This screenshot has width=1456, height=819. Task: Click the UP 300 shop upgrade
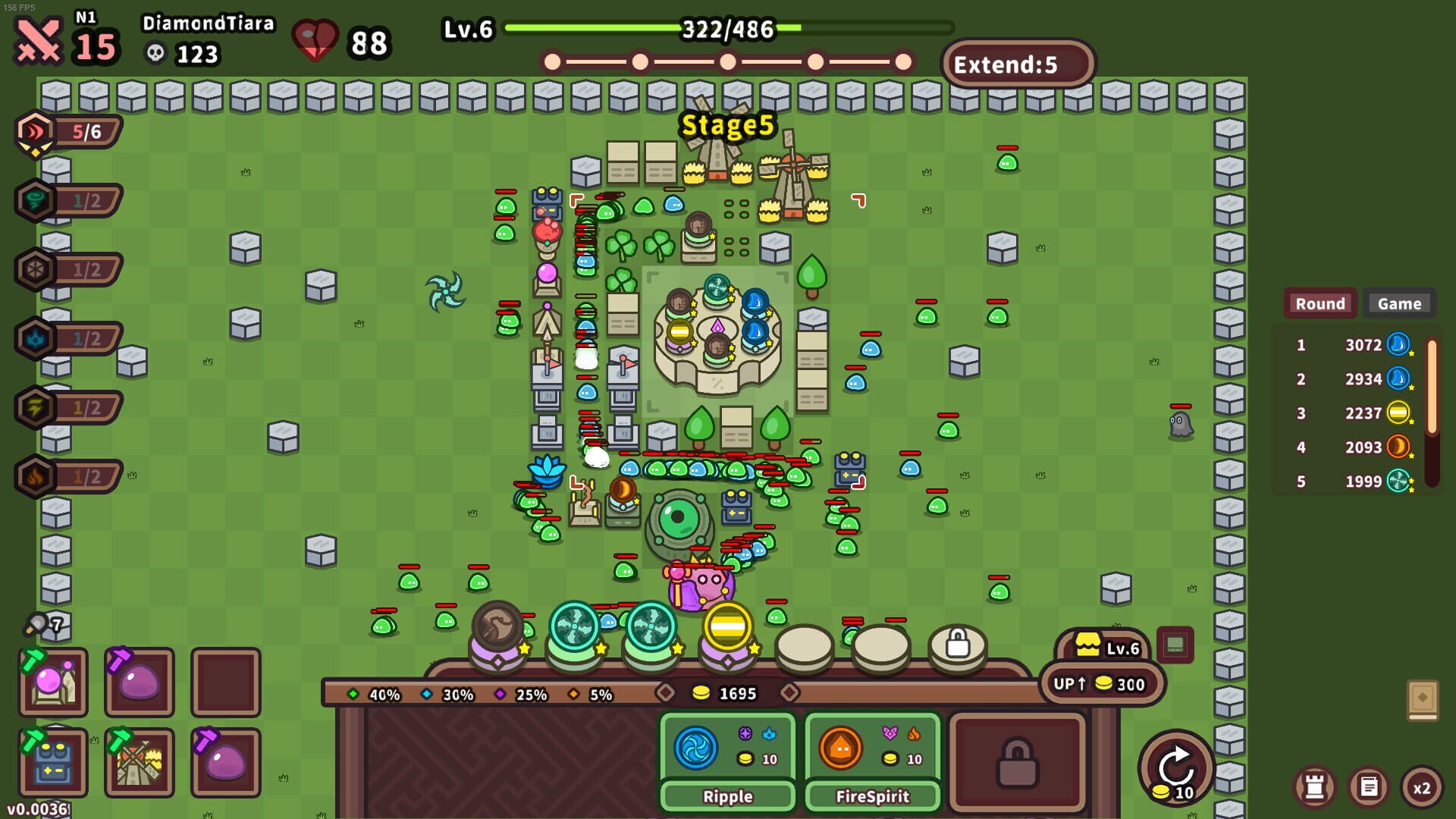click(1103, 684)
